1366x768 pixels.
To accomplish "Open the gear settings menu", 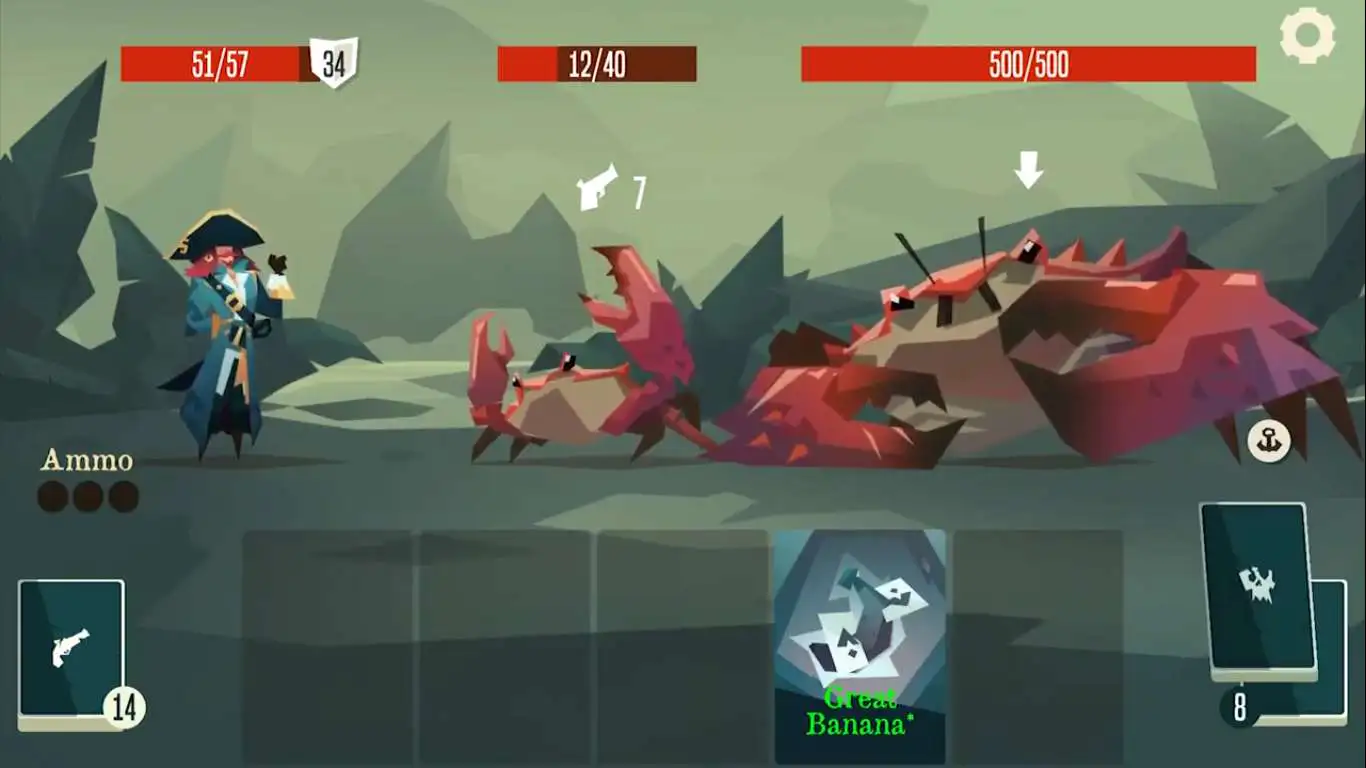I will [1307, 35].
